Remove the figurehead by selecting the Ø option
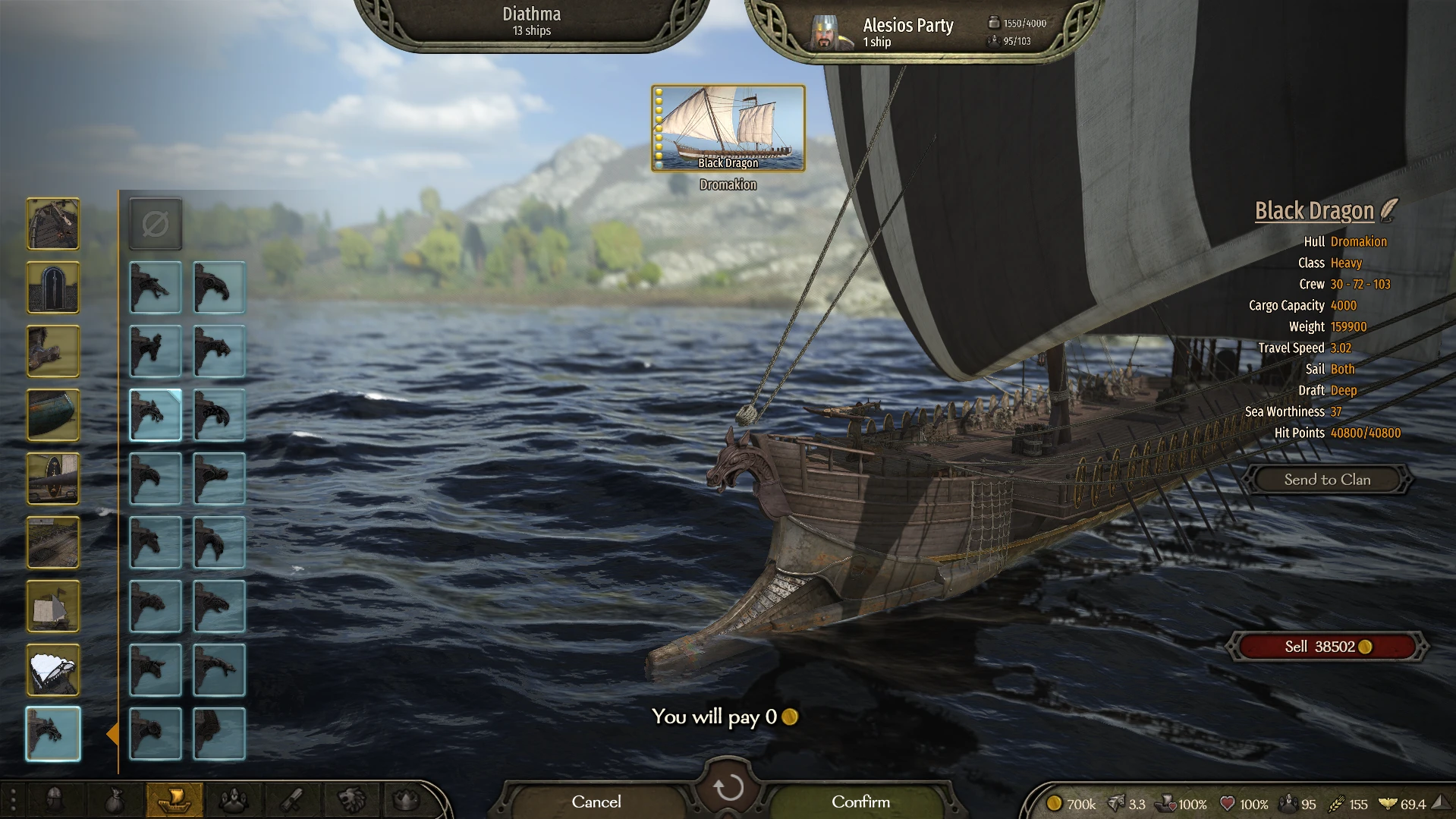1456x819 pixels. (155, 224)
